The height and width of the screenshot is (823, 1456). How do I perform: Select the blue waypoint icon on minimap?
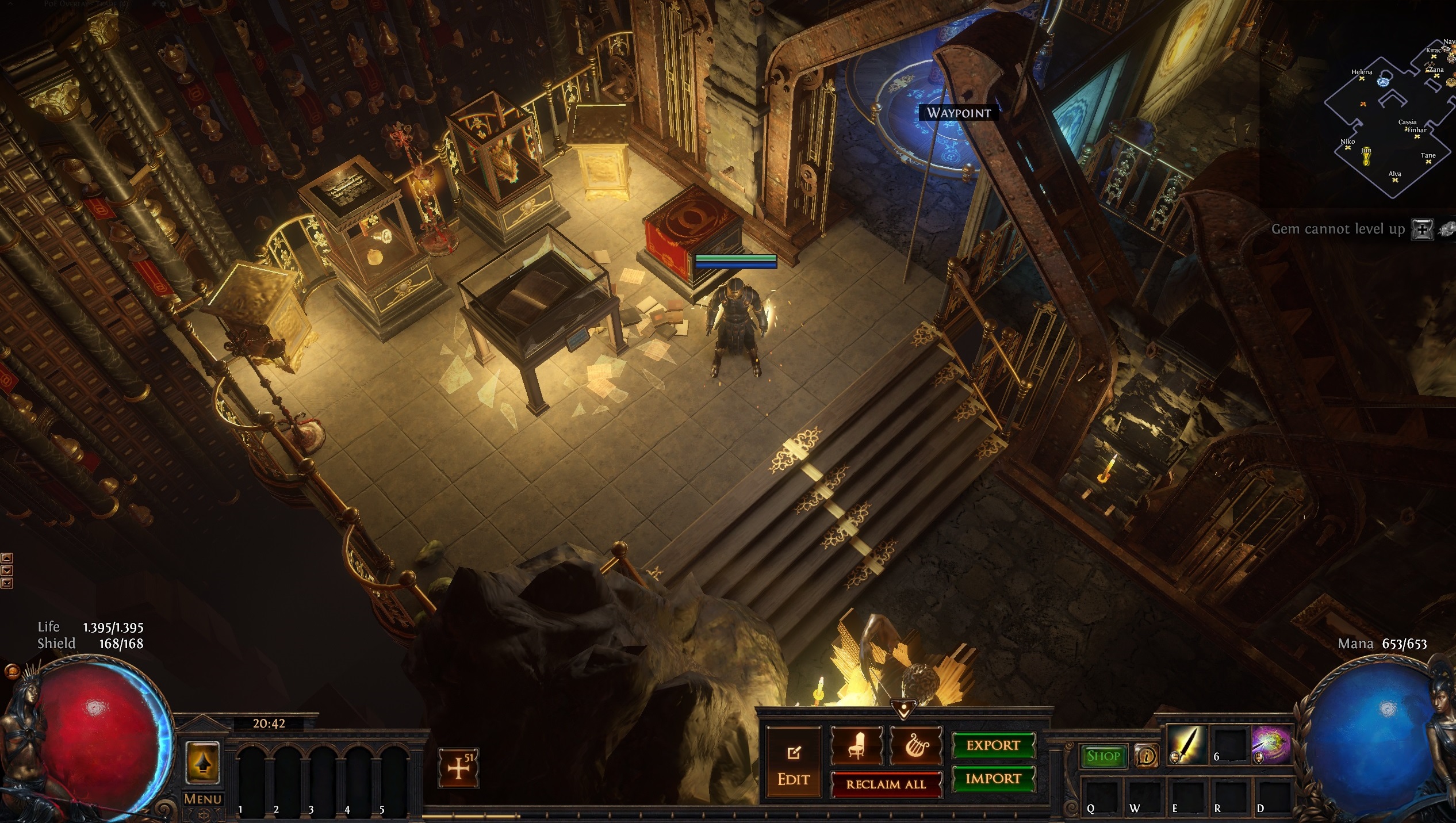point(1383,82)
